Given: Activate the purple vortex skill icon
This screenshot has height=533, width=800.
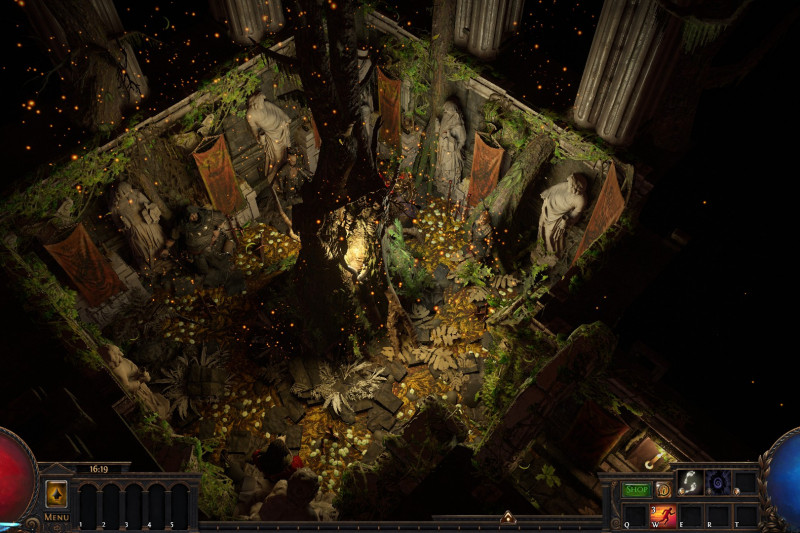Looking at the screenshot, I should pyautogui.click(x=717, y=483).
